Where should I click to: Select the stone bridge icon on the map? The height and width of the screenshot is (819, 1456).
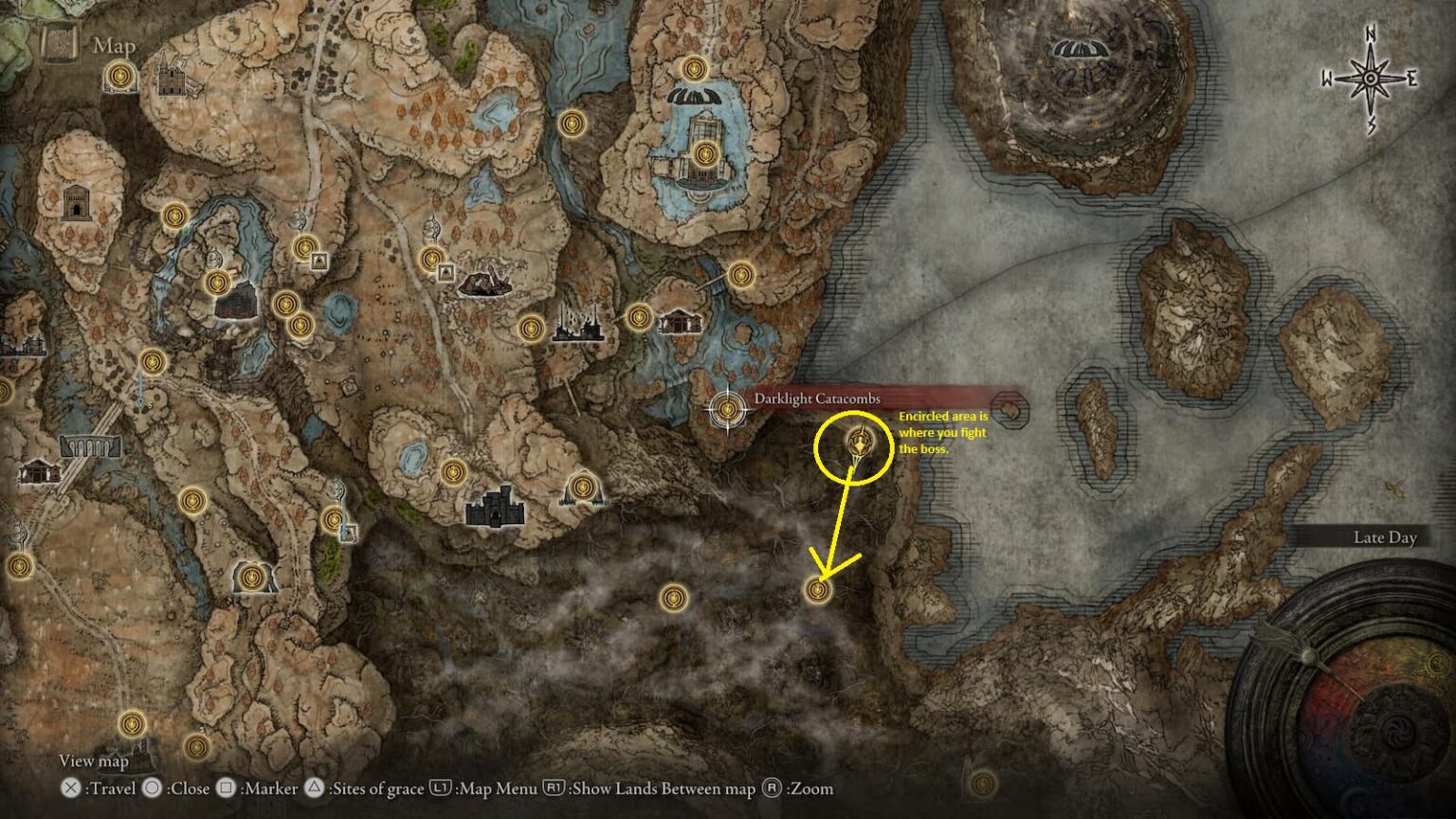[x=91, y=446]
